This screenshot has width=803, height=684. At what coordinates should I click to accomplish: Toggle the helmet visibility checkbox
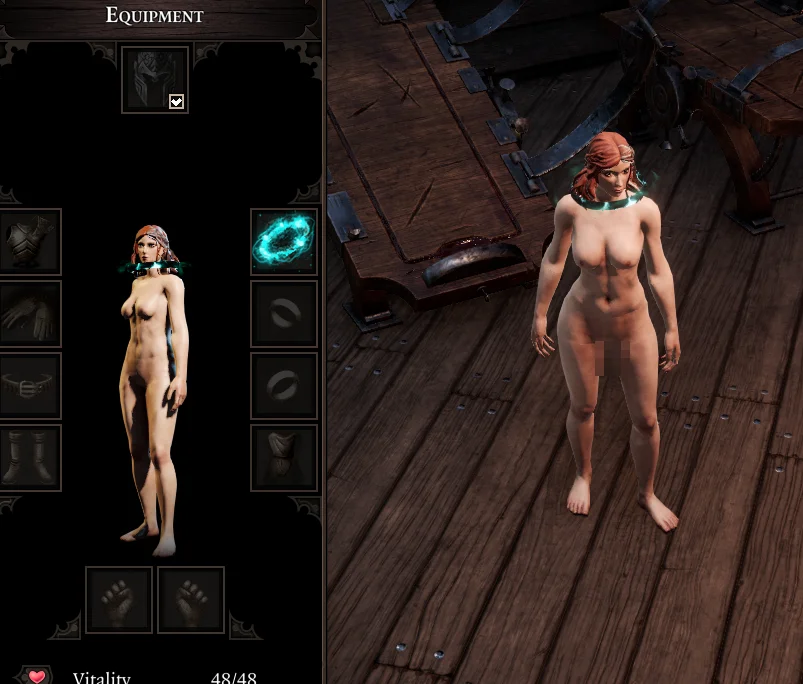(x=176, y=101)
